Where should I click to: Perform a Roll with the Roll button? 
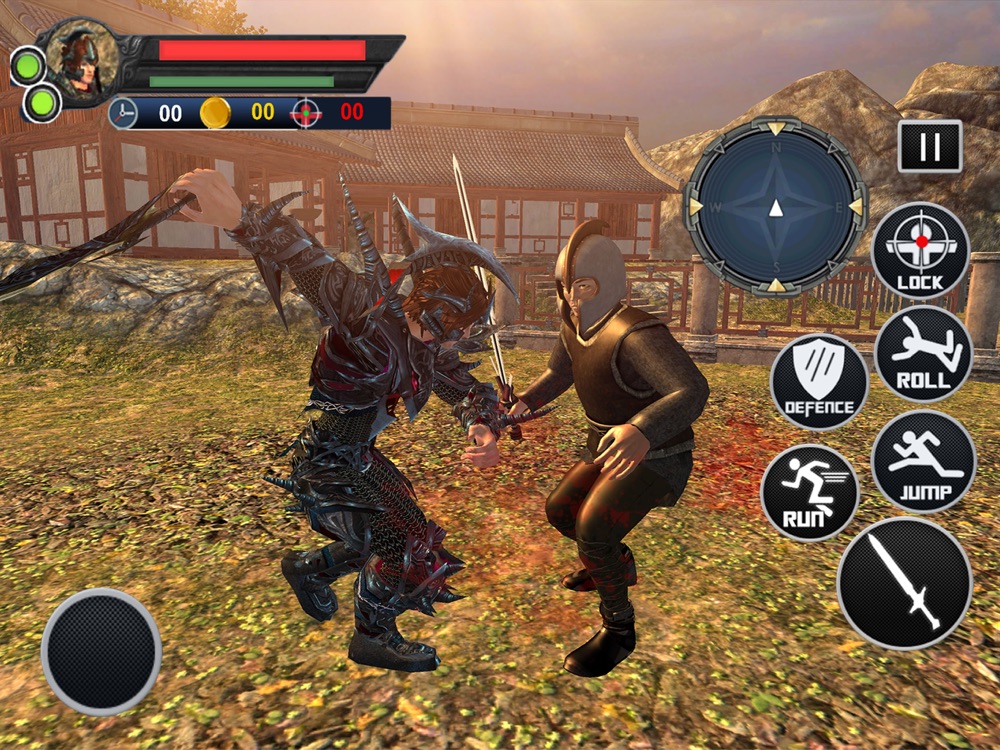pos(923,353)
